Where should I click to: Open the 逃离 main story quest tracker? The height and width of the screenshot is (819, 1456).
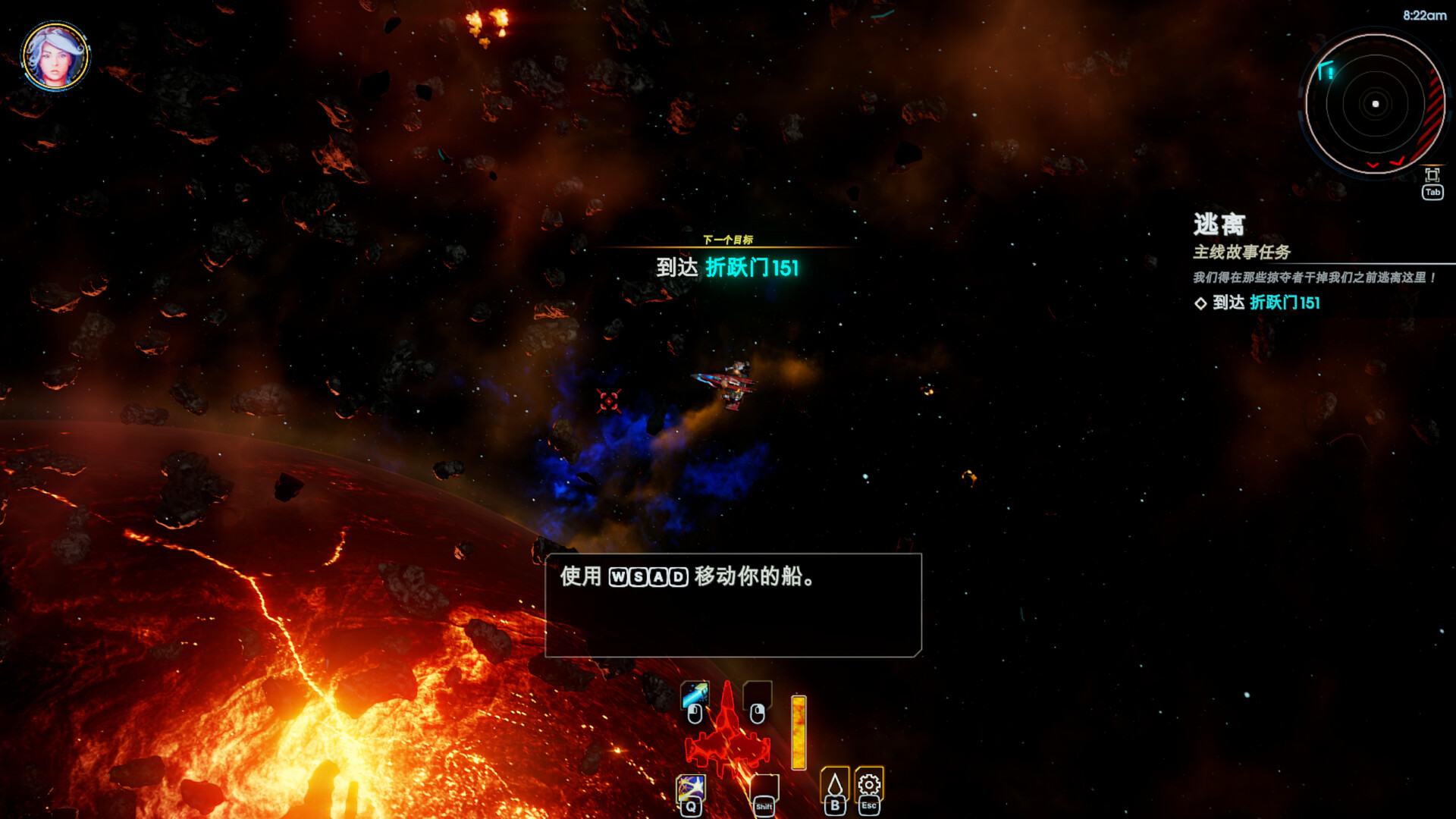pos(1219,224)
